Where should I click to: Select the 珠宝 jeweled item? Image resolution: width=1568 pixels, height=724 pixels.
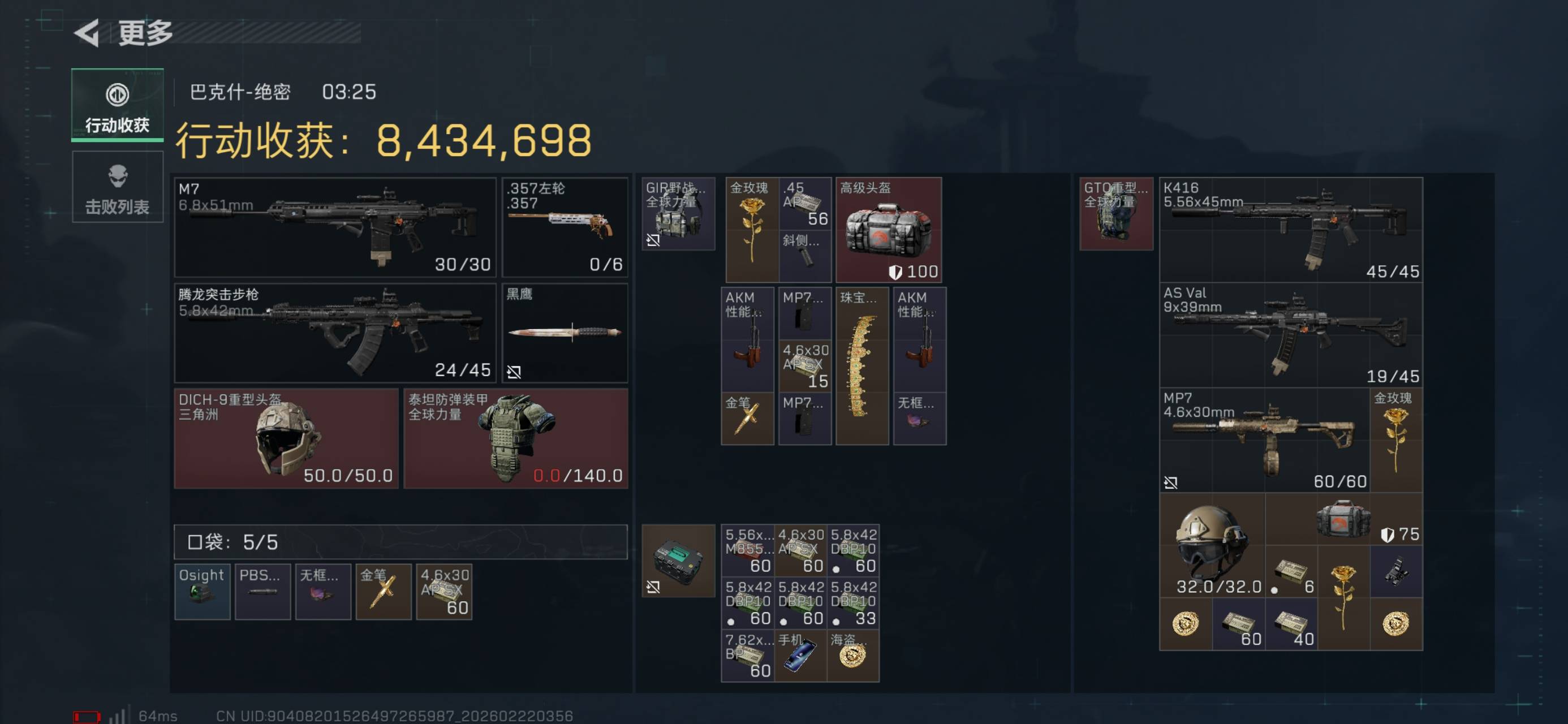click(861, 366)
